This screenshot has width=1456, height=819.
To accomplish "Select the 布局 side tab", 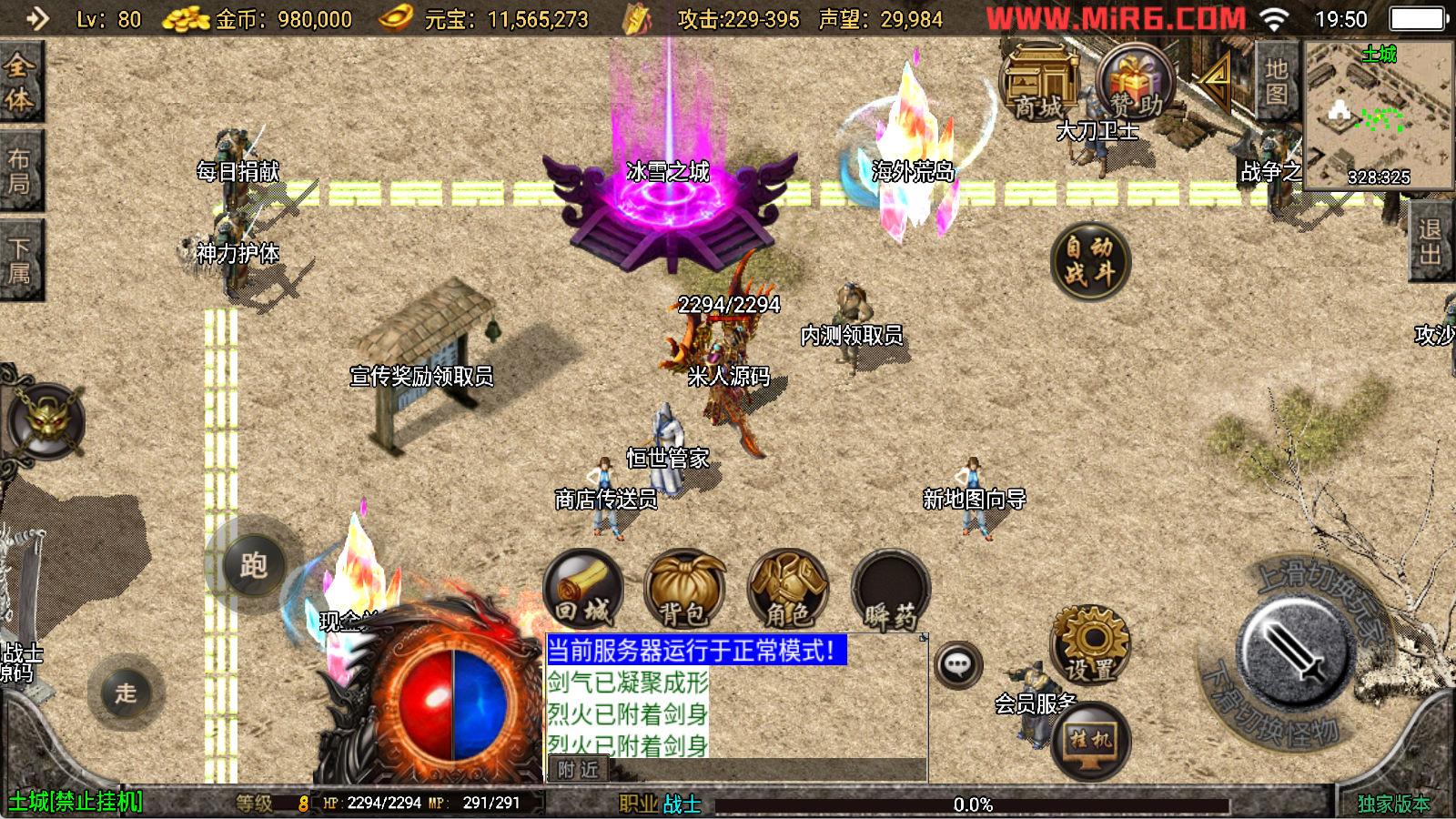I will [x=20, y=170].
